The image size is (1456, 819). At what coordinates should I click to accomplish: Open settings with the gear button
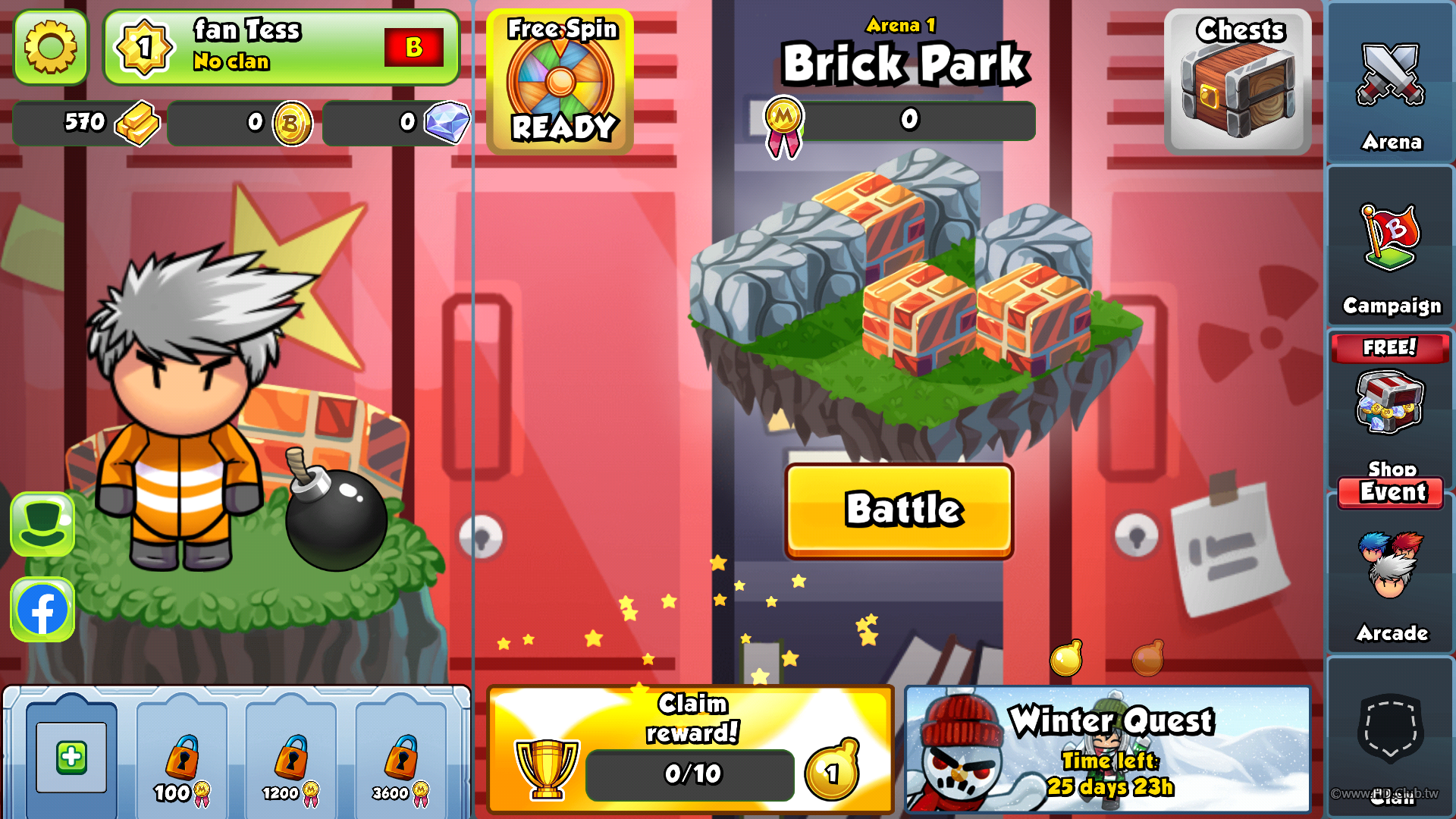pyautogui.click(x=51, y=47)
